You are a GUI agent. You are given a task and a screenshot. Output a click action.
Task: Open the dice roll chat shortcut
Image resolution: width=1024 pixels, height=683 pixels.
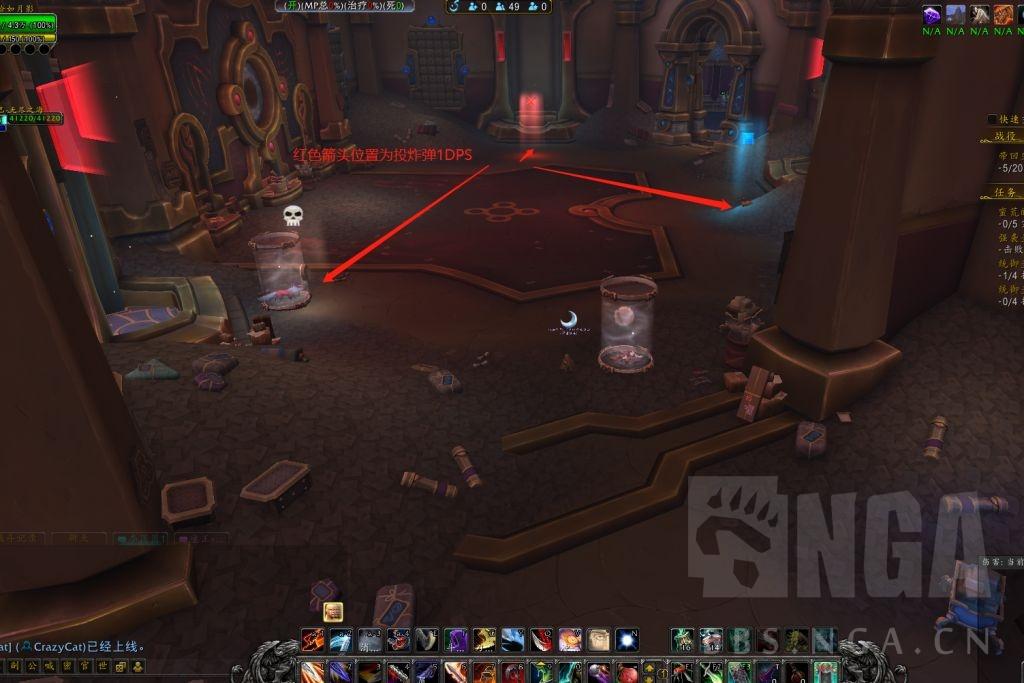tap(121, 666)
